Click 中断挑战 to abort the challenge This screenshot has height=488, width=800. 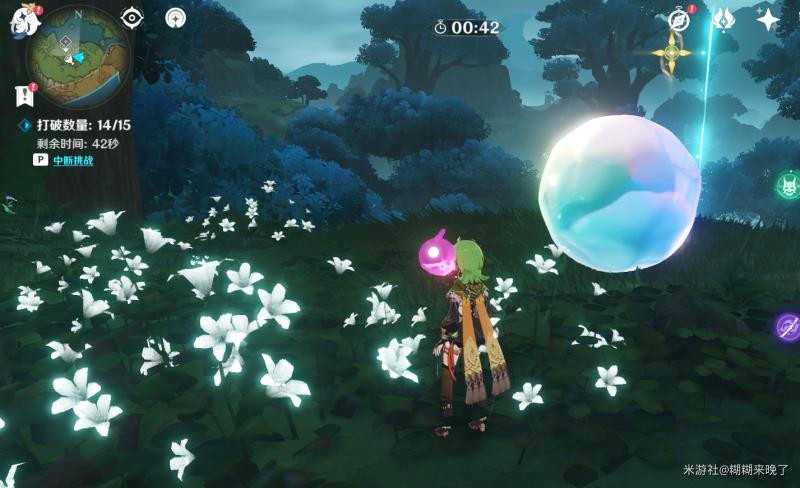(x=73, y=160)
